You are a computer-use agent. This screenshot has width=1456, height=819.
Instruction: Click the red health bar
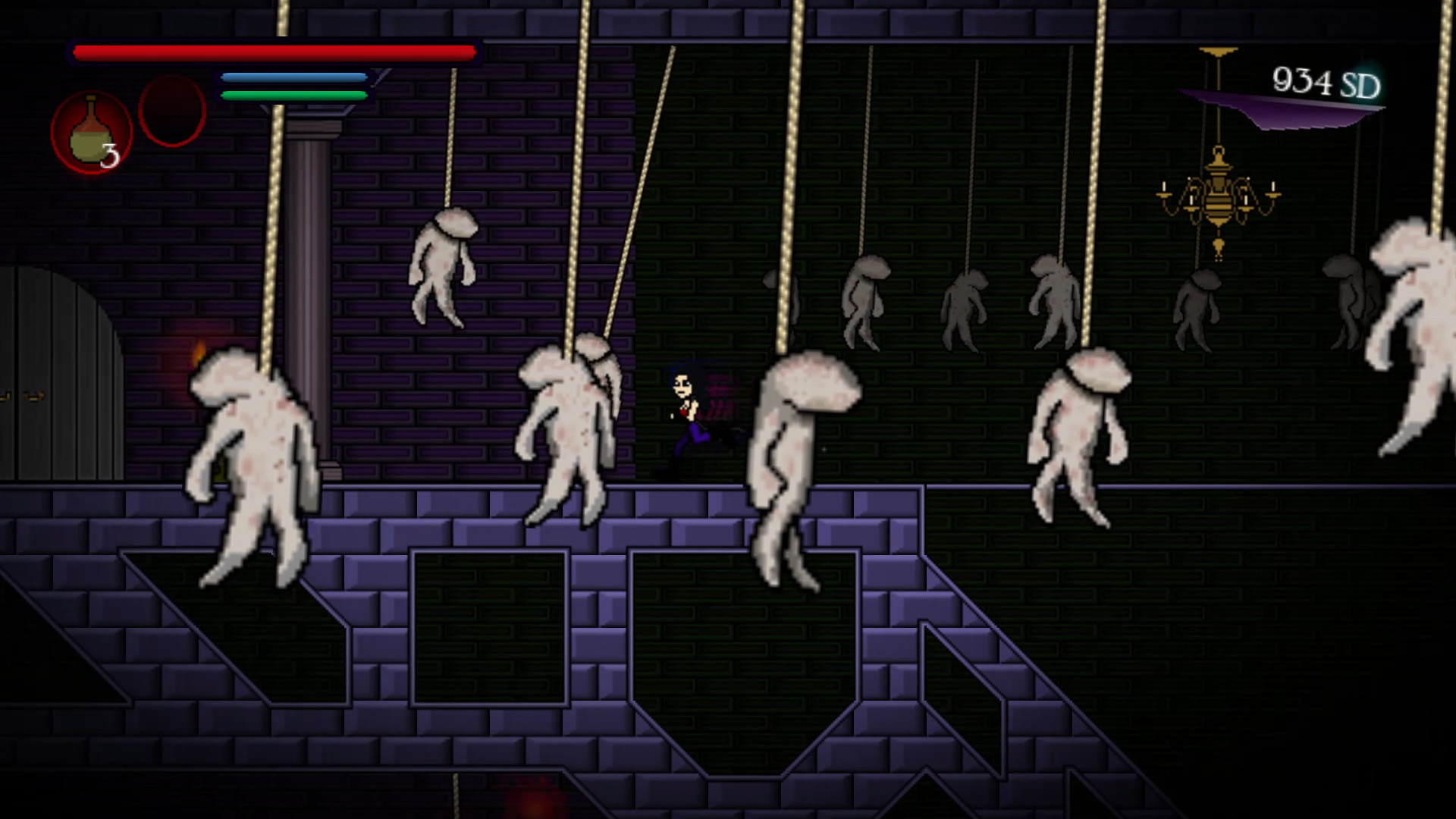(273, 50)
